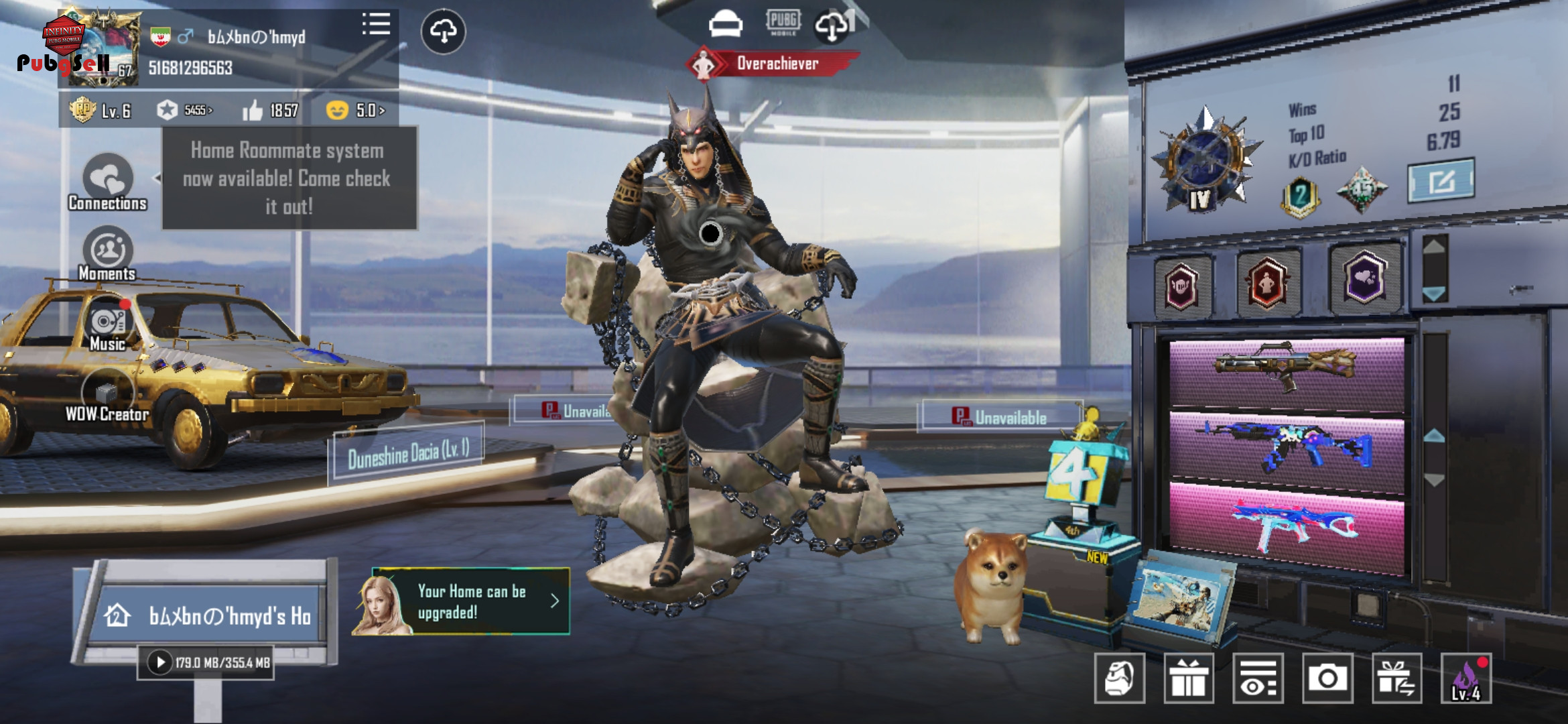The image size is (1568, 724).
Task: Open WOW Creator
Action: [107, 397]
